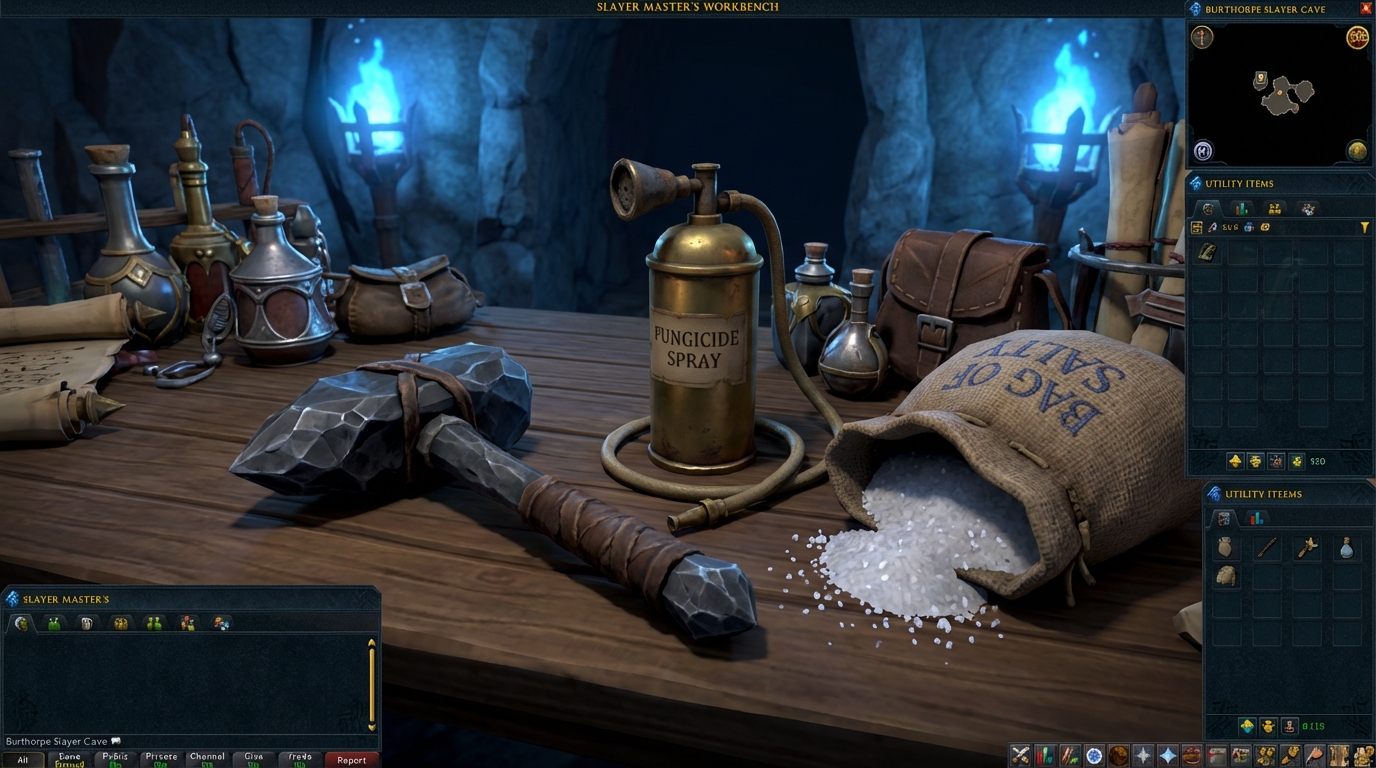Select the small pouch item slot

tap(1225, 547)
